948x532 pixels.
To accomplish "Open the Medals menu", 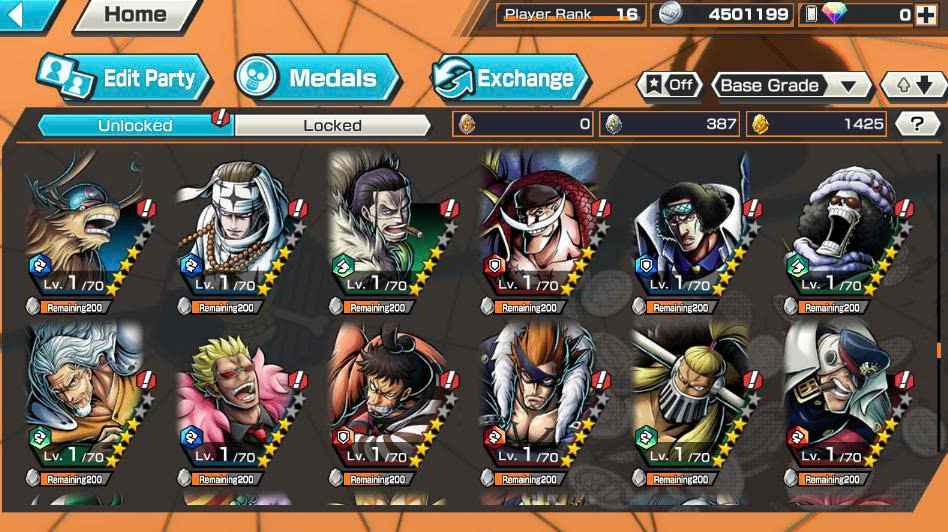I will pos(317,78).
